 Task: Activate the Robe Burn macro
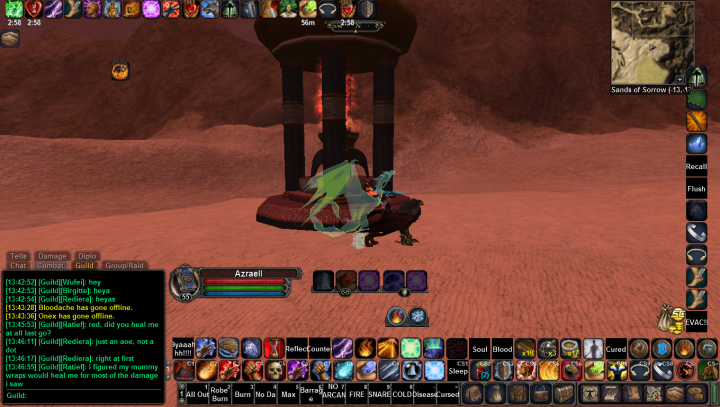pyautogui.click(x=220, y=393)
